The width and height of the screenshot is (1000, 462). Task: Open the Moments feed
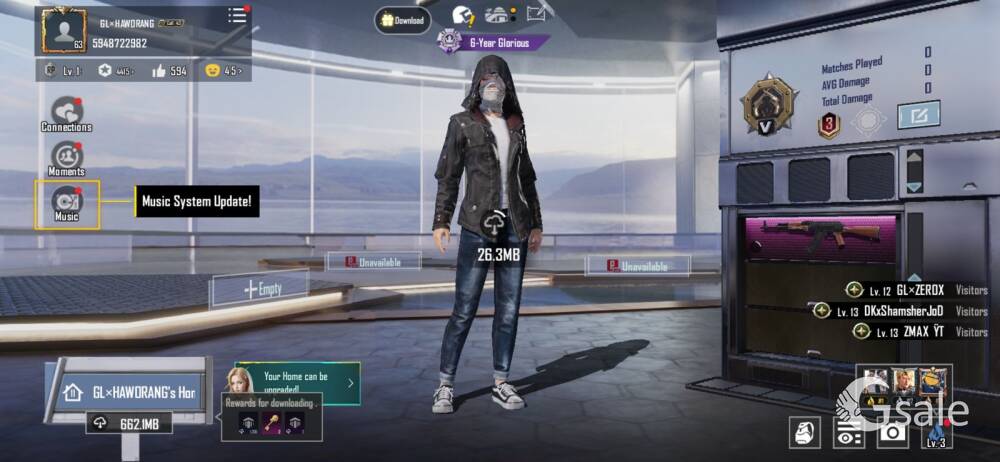coord(66,159)
